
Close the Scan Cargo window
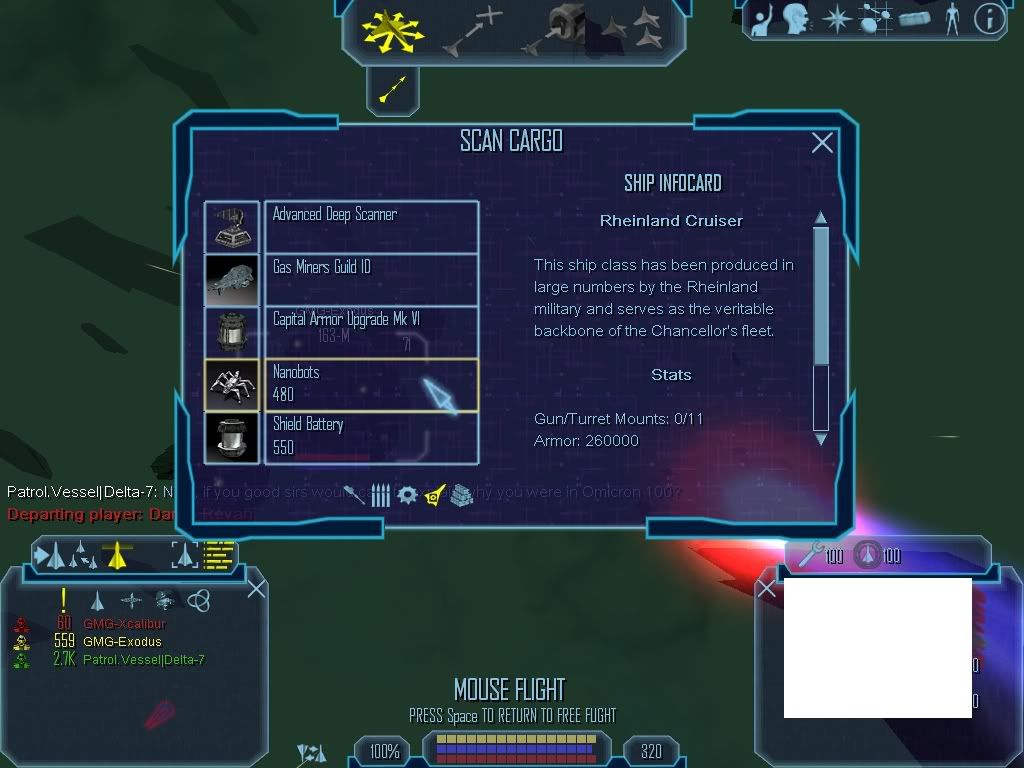coord(822,143)
